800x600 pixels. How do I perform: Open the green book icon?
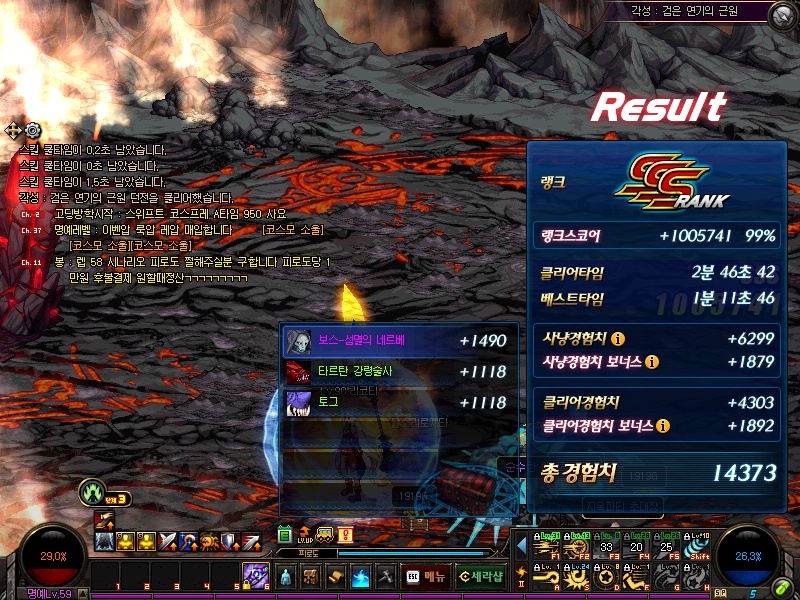point(285,534)
